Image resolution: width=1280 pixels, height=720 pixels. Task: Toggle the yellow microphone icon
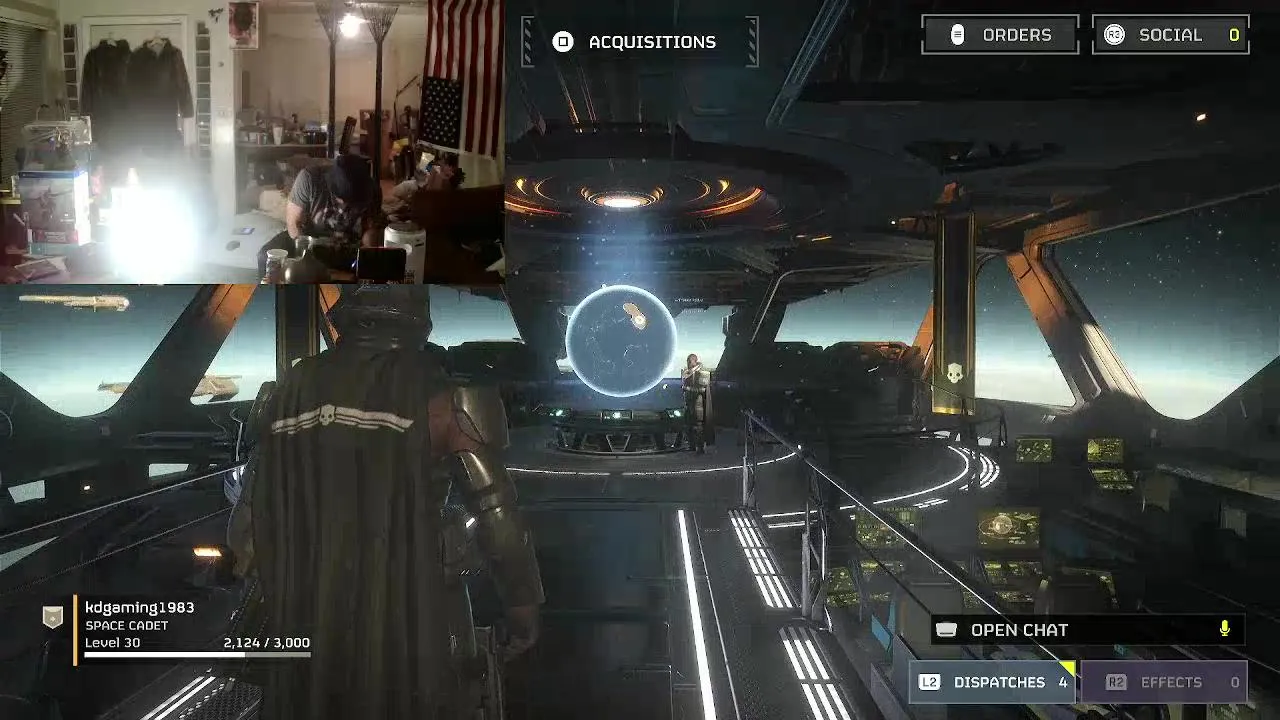pos(1224,629)
